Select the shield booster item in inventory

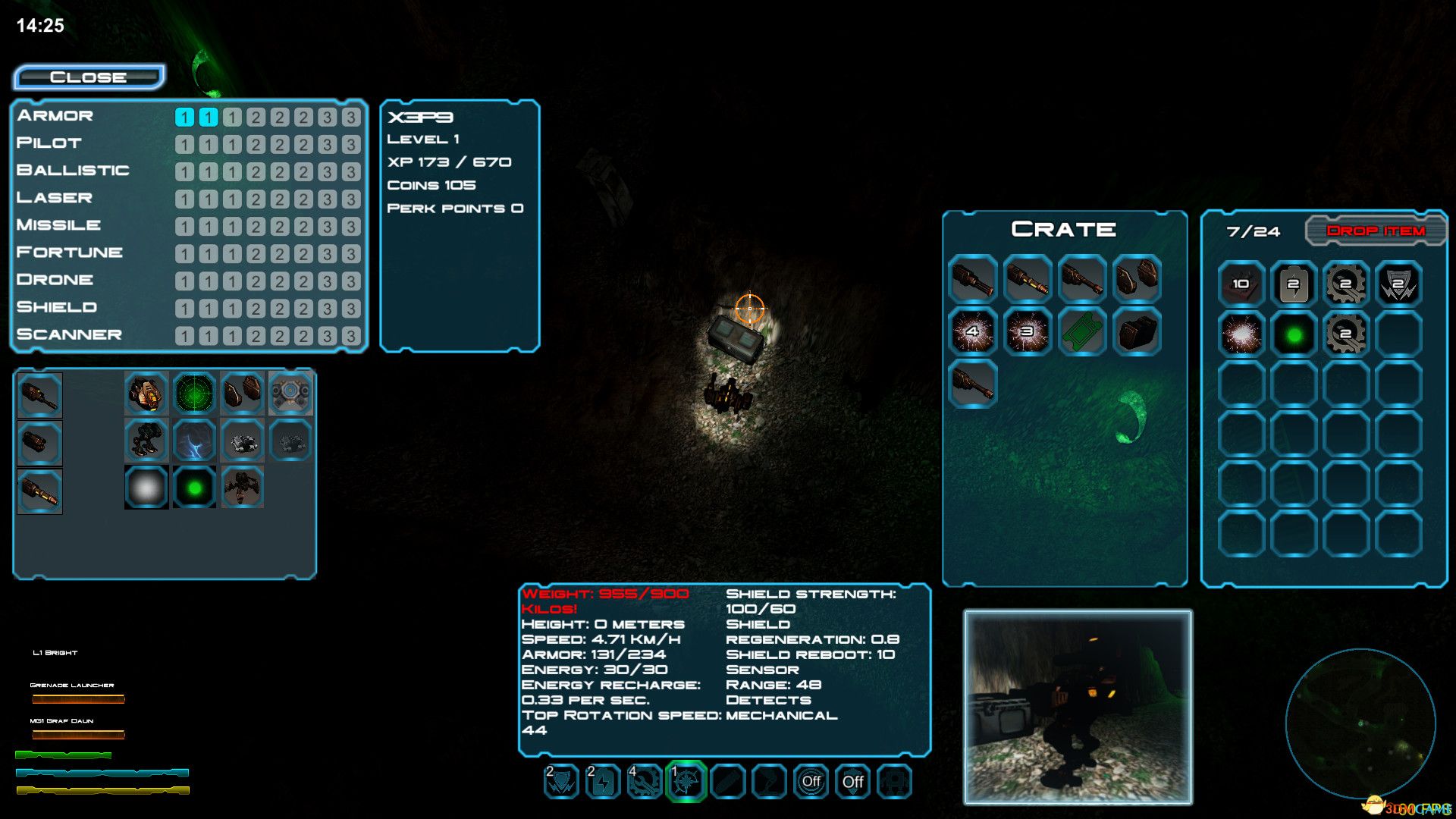[1398, 284]
